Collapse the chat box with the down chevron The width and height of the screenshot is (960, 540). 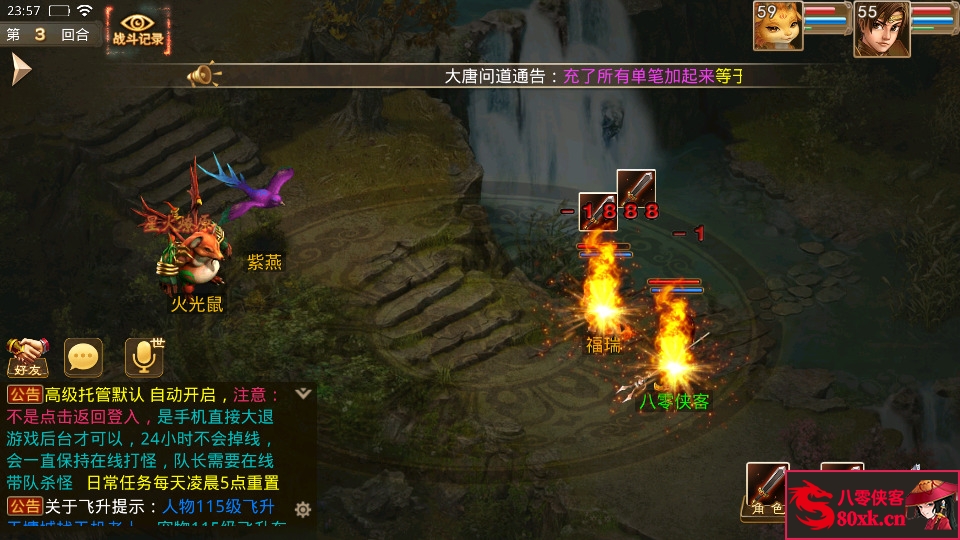303,393
